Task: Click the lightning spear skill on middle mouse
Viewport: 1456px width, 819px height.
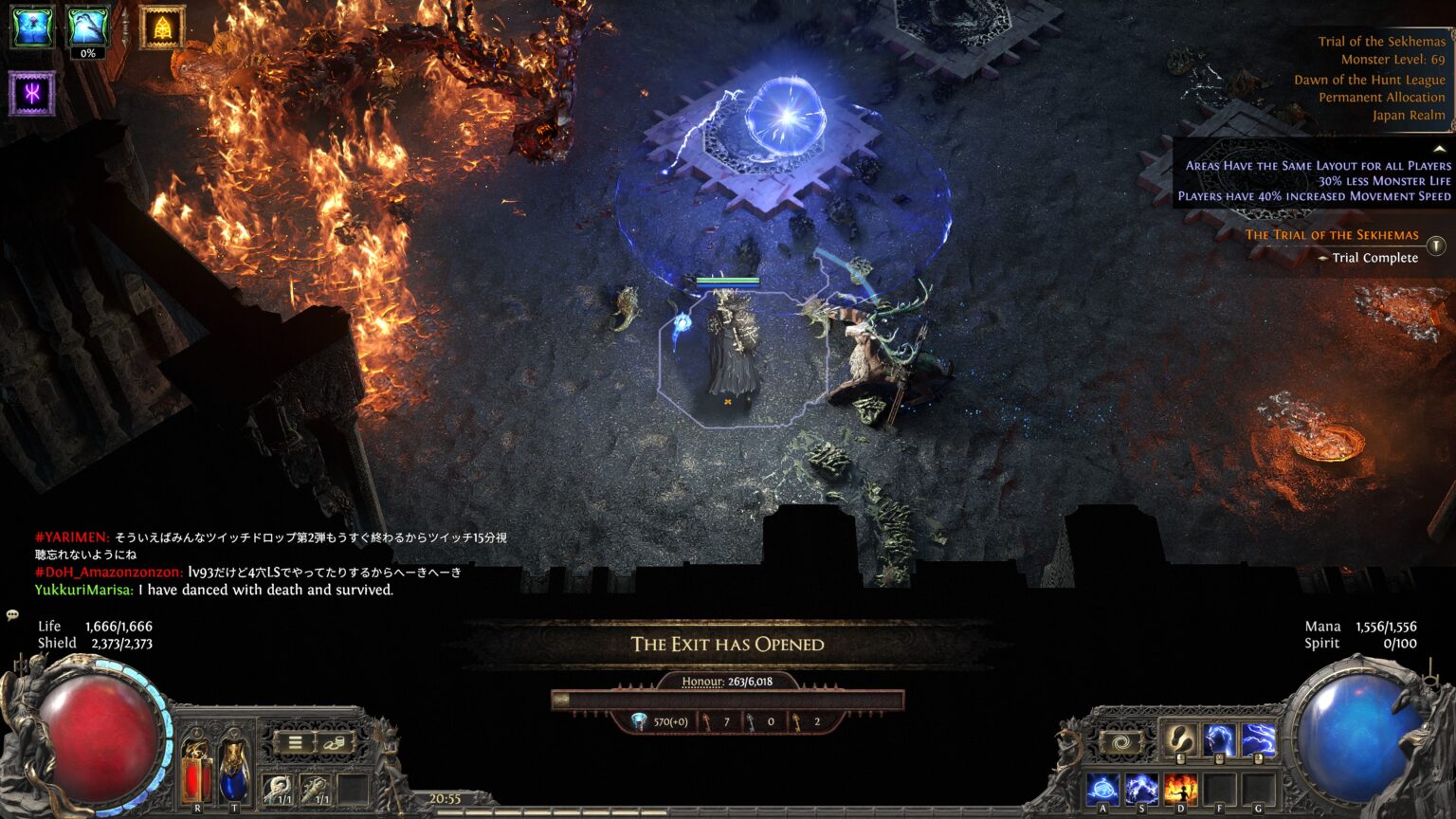Action: coord(1219,740)
